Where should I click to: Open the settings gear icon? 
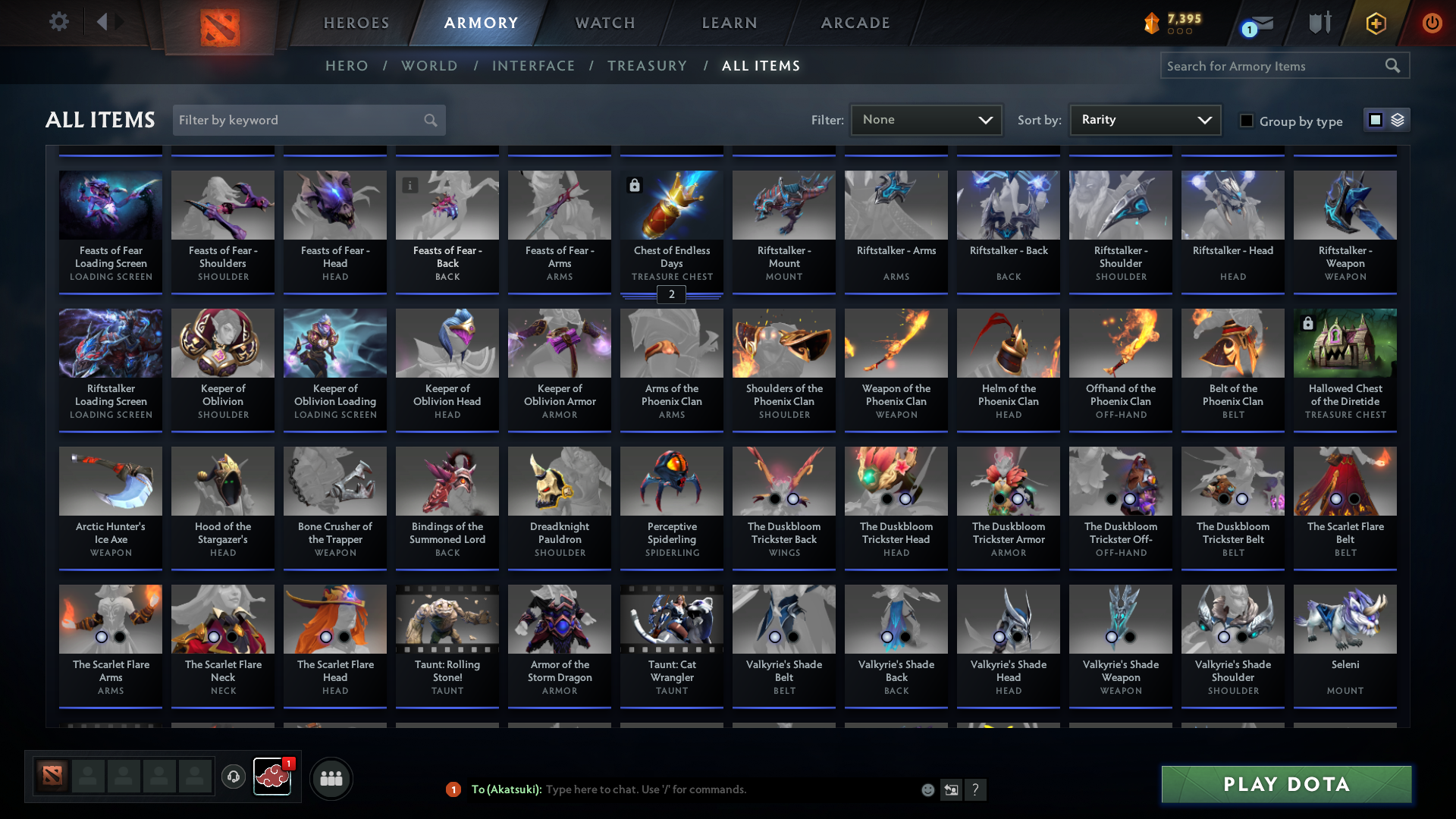pyautogui.click(x=59, y=21)
